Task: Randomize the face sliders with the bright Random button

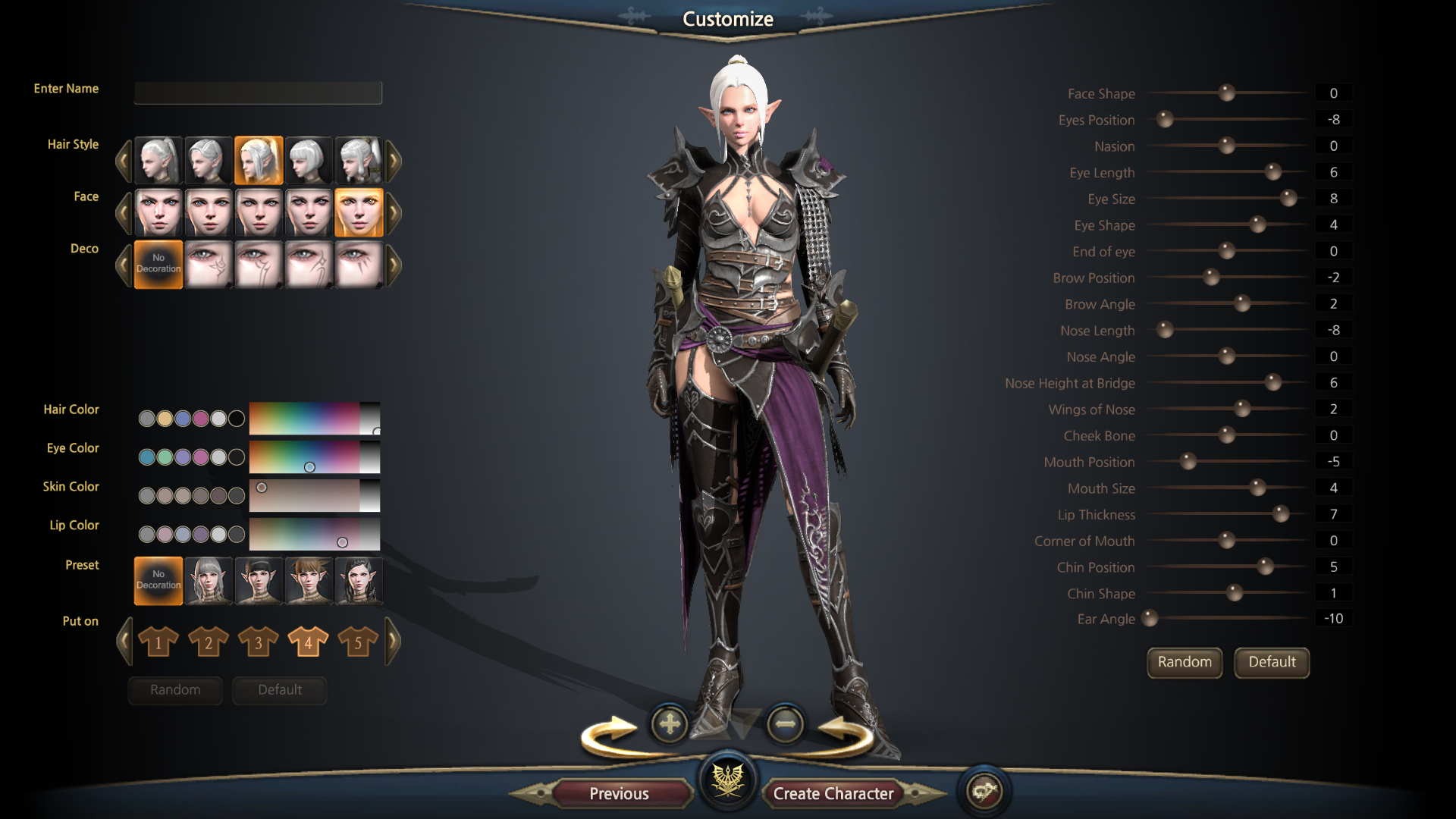Action: (x=1184, y=662)
